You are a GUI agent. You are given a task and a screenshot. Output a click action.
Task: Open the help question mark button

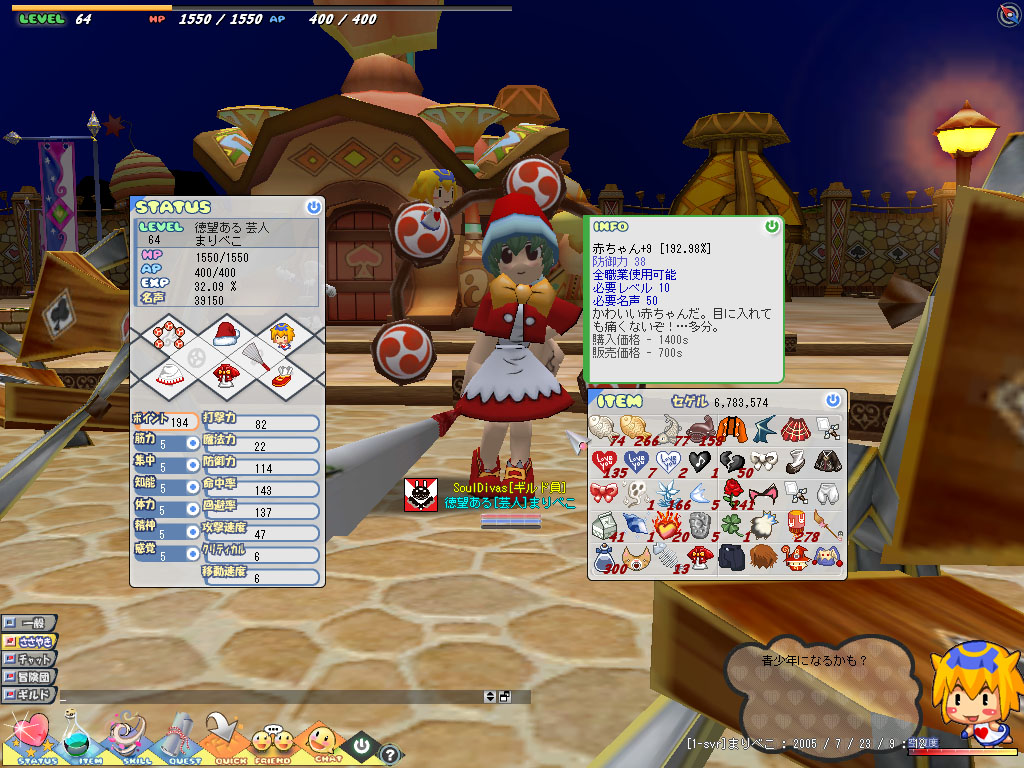390,754
